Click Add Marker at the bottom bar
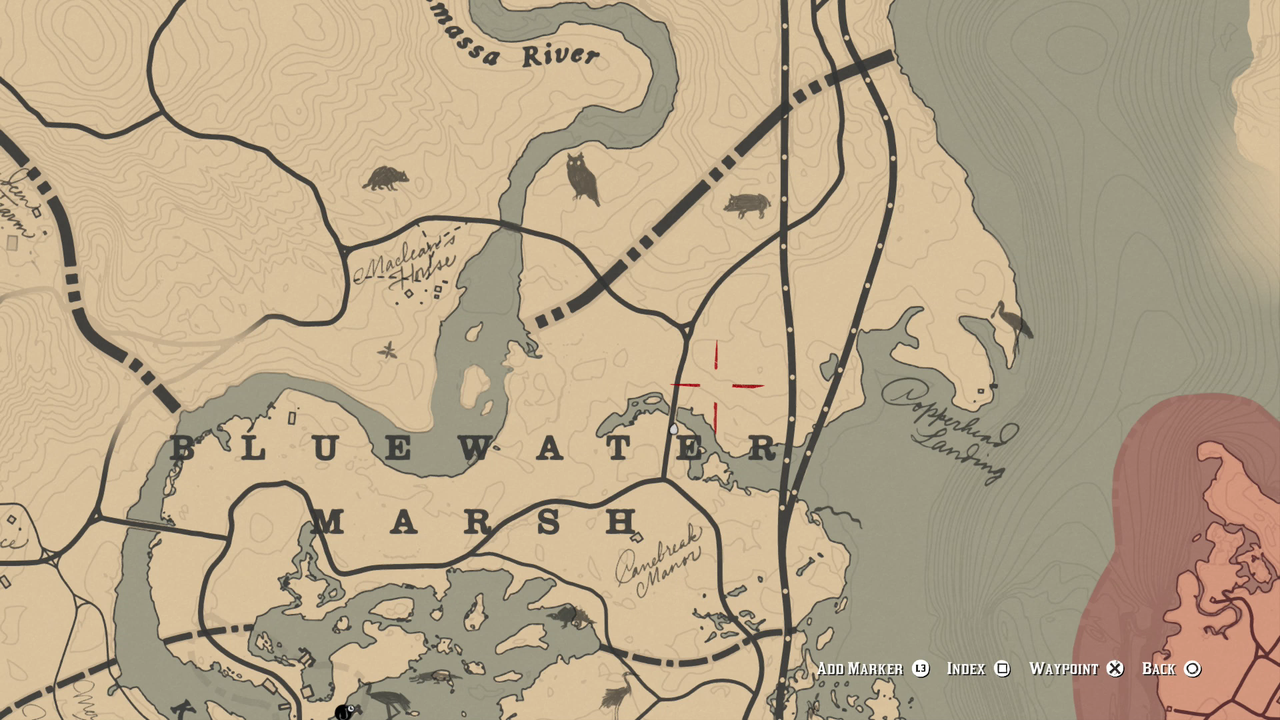The width and height of the screenshot is (1280, 720). 860,668
